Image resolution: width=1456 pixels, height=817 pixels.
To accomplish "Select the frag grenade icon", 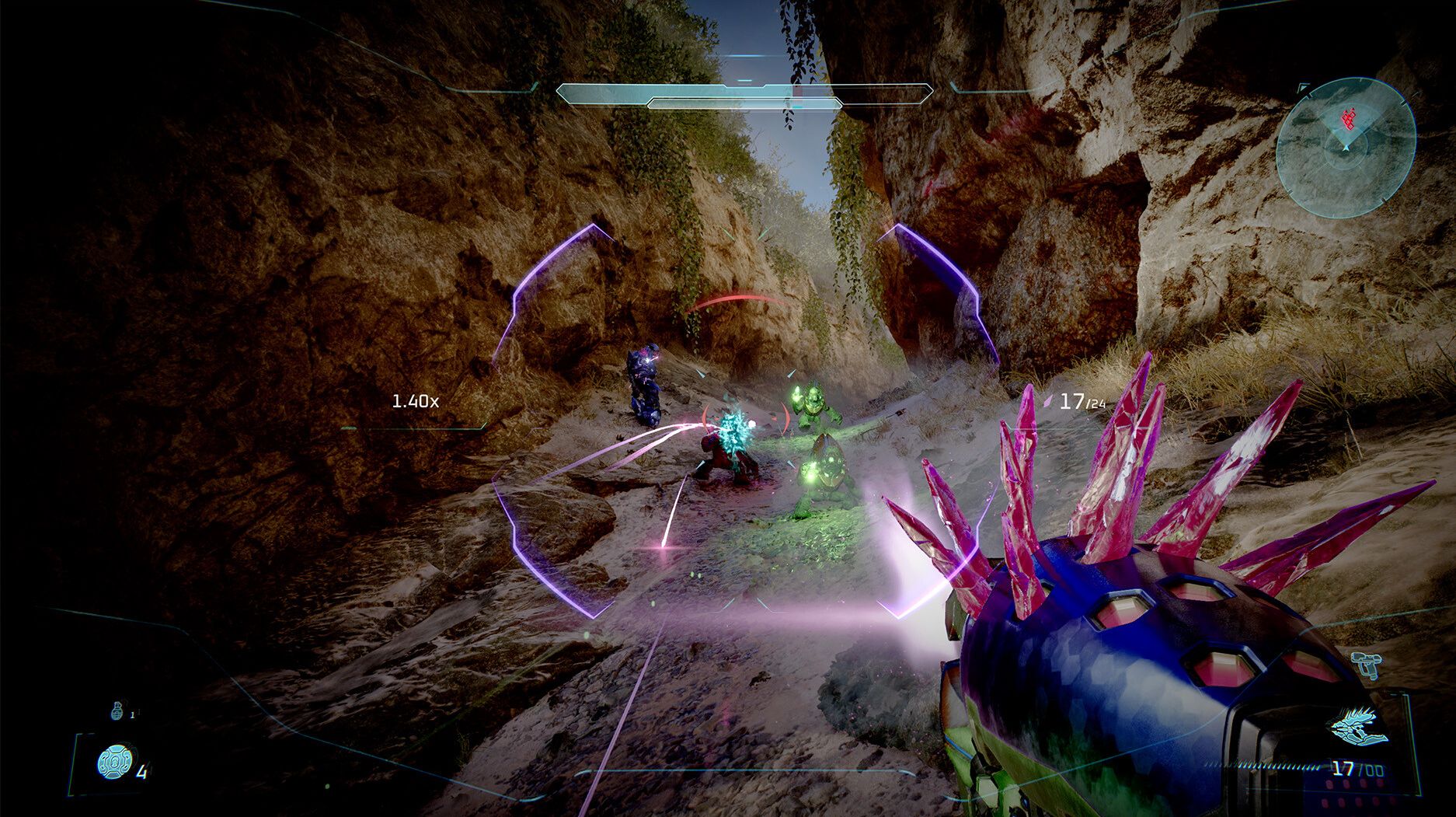I will tap(118, 710).
